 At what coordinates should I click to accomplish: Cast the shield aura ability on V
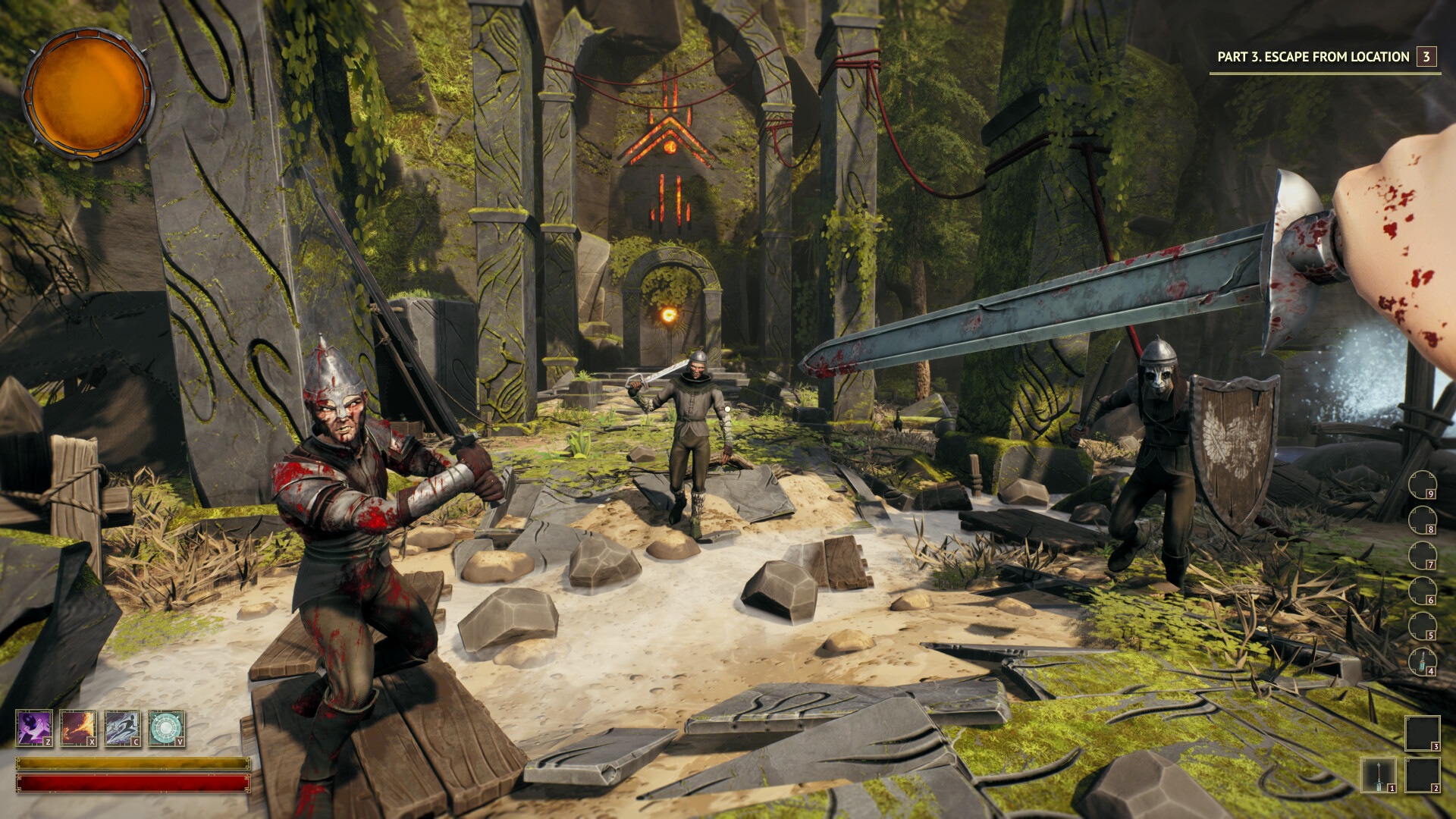tap(166, 728)
